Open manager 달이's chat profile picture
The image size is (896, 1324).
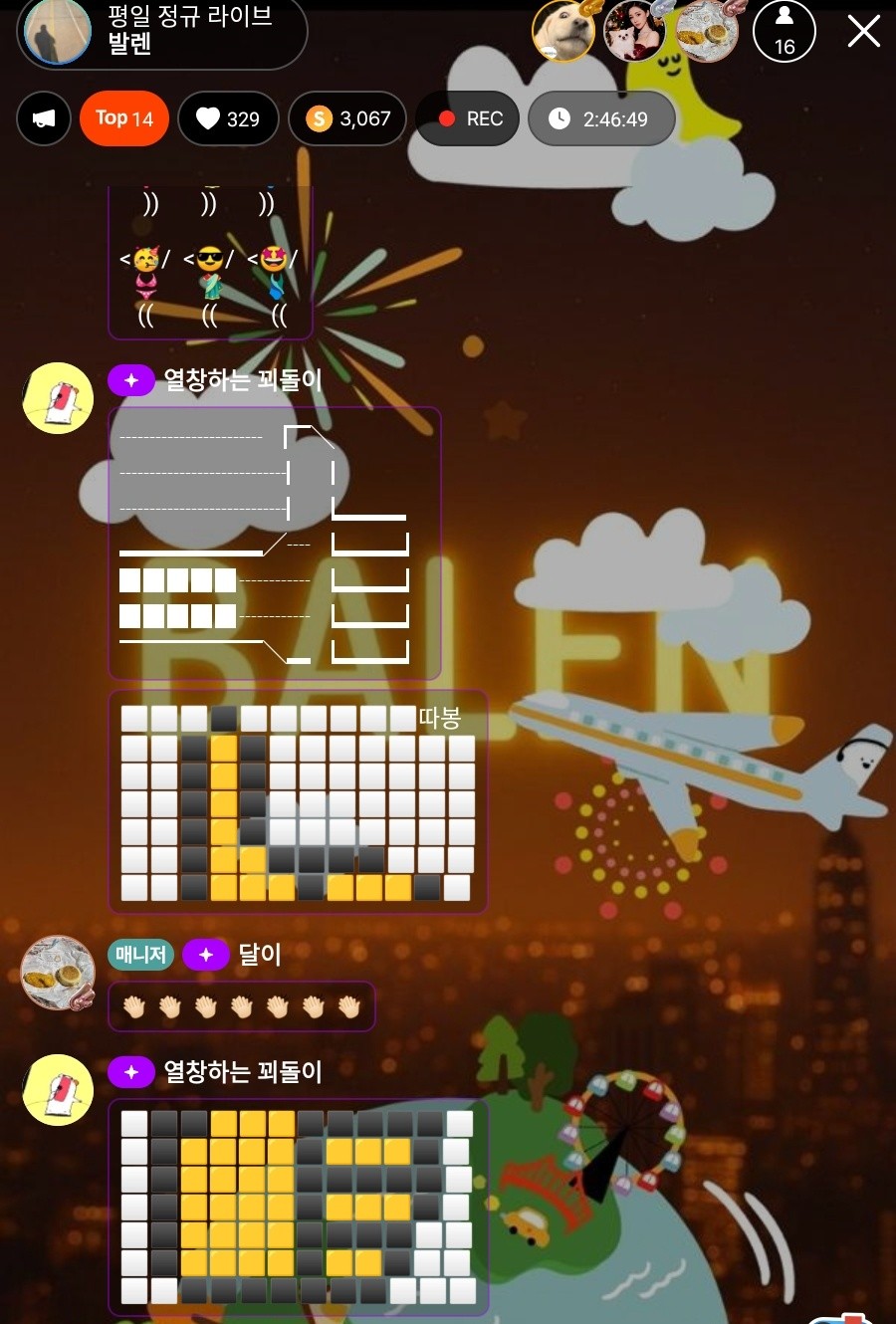(x=58, y=973)
